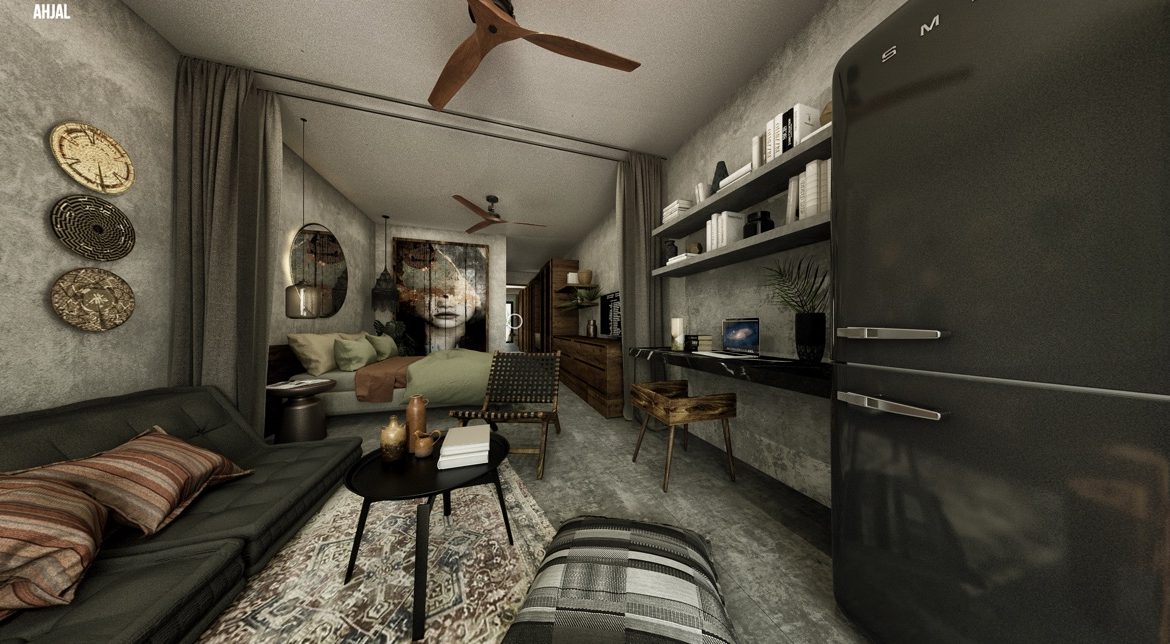
Task: Click the AHJAL logo text
Action: (50, 12)
